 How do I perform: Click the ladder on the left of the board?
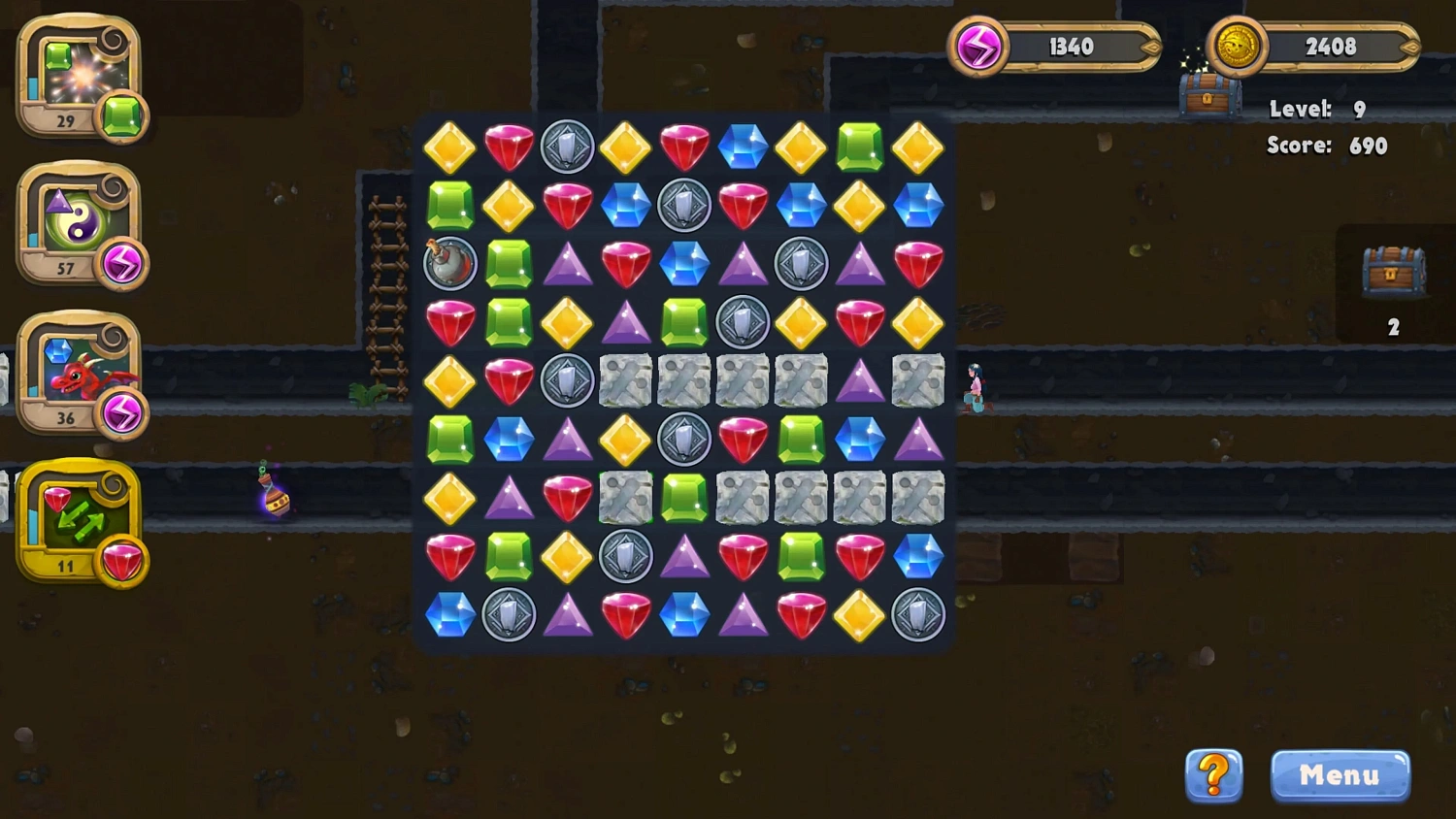386,291
